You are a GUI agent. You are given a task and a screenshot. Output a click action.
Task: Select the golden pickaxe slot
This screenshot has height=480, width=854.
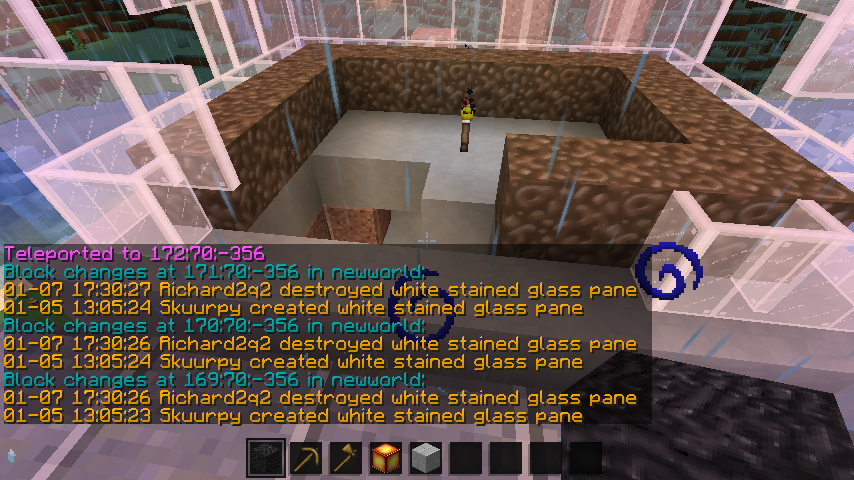click(x=306, y=459)
